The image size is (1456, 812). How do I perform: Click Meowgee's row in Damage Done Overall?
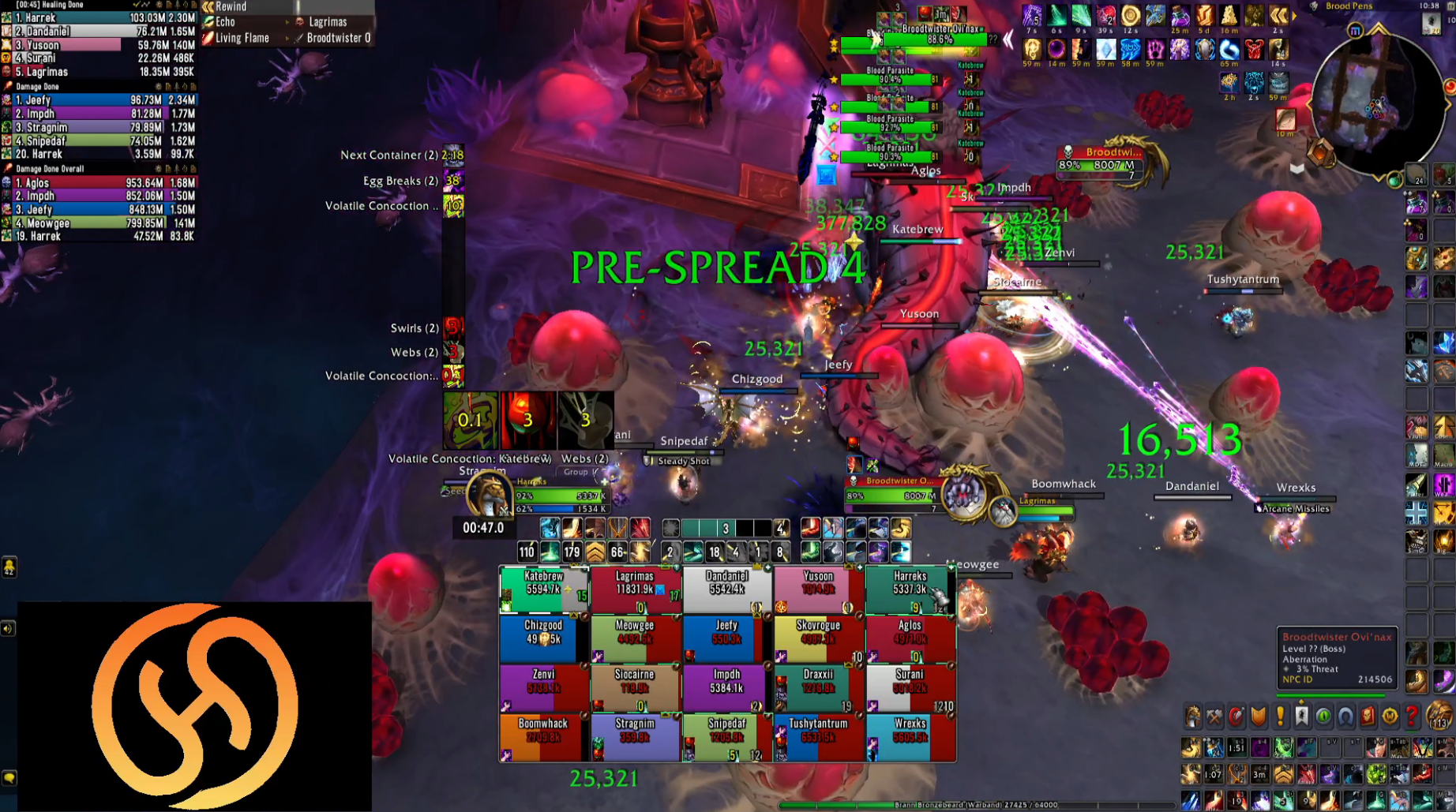coord(99,223)
